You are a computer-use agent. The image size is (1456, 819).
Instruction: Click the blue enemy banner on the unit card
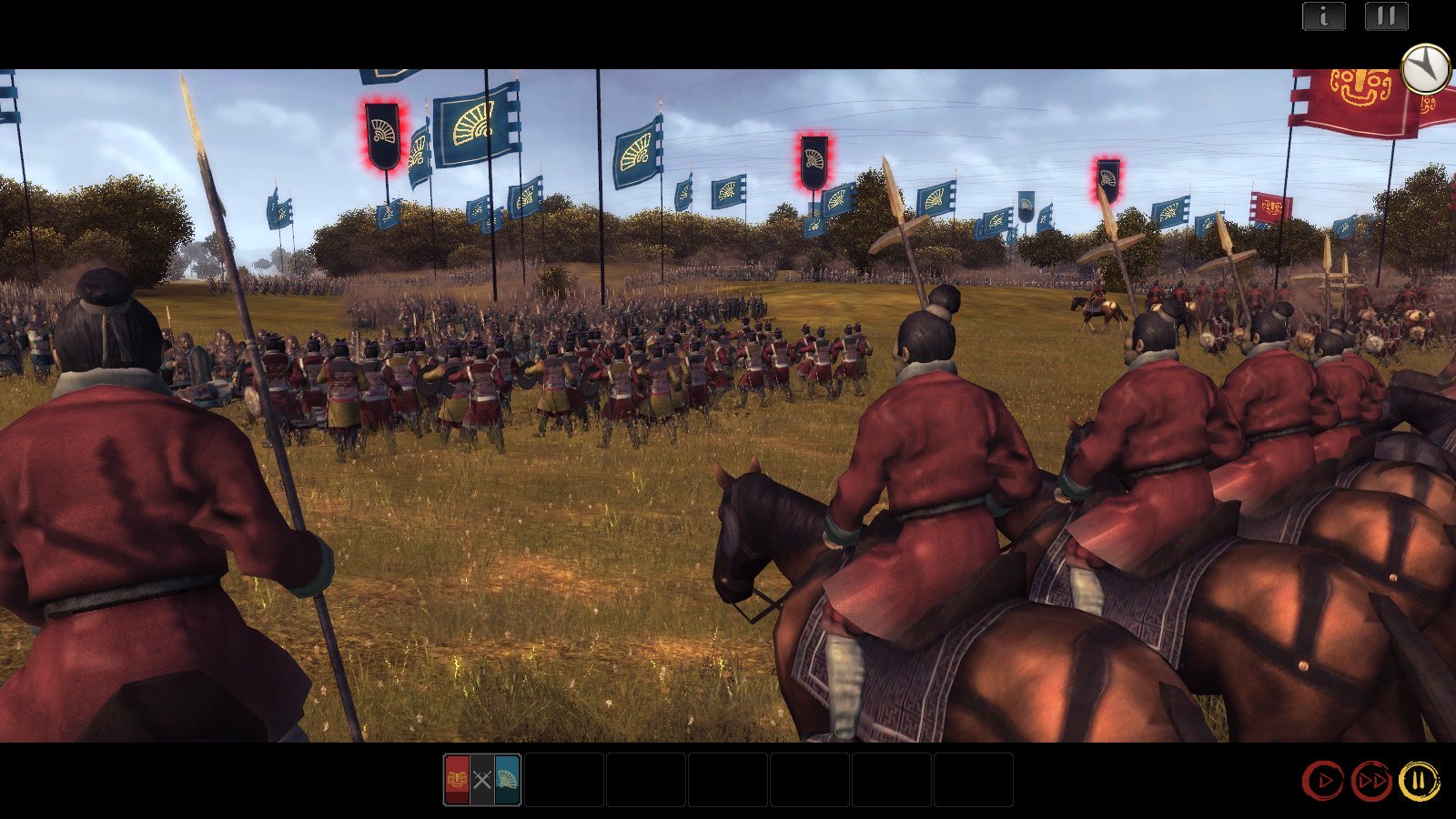pos(508,779)
